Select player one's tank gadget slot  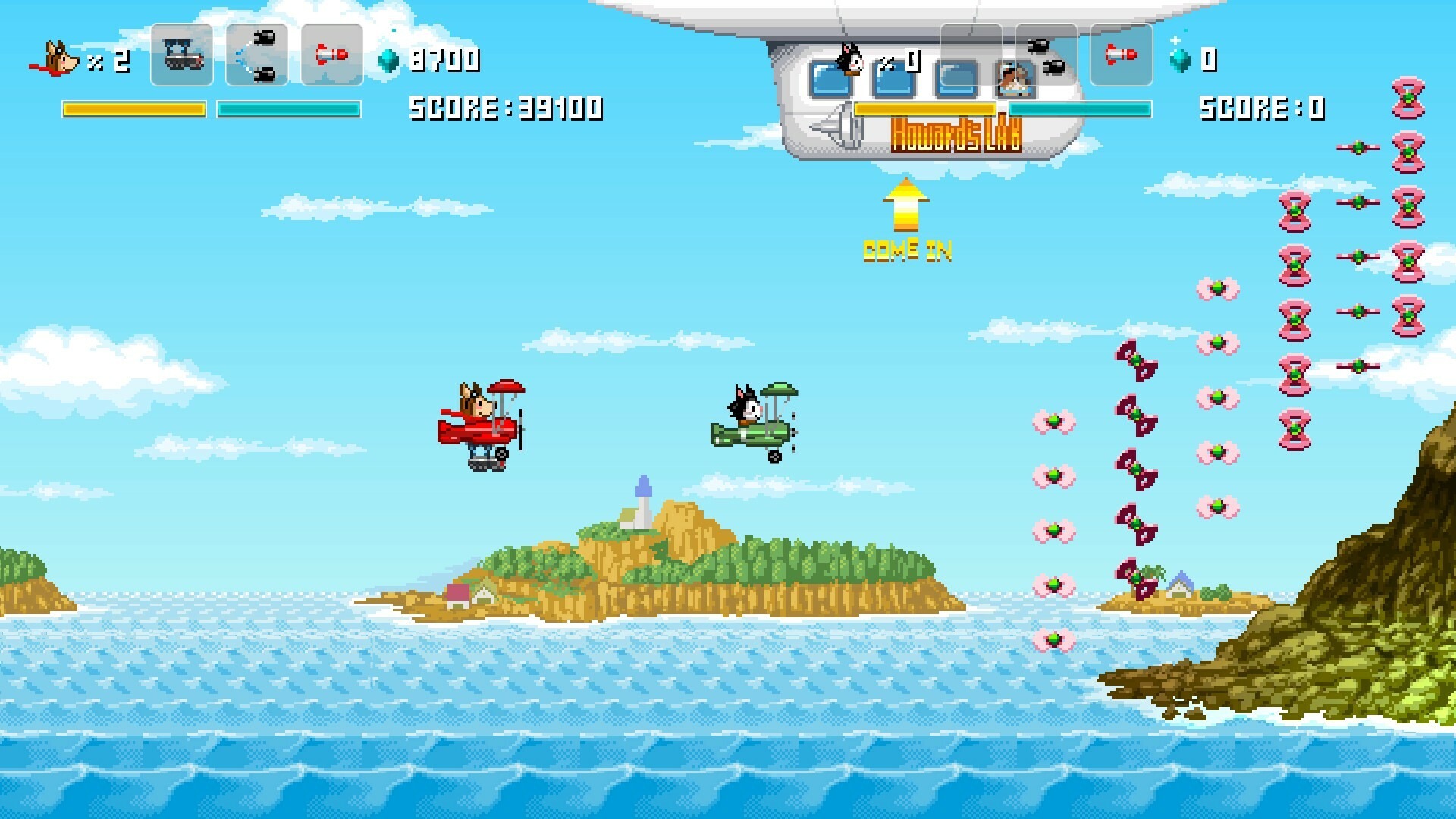(x=182, y=55)
